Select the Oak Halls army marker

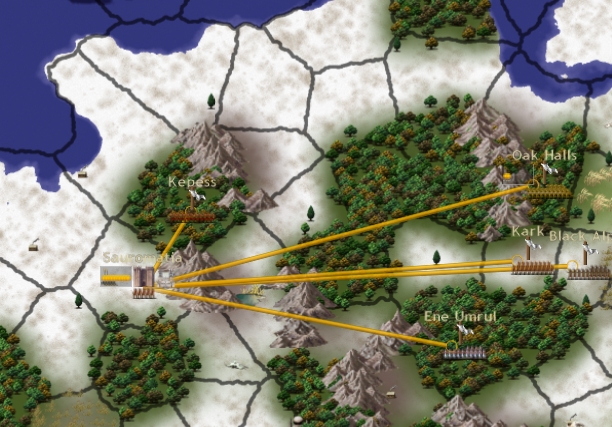click(x=550, y=191)
